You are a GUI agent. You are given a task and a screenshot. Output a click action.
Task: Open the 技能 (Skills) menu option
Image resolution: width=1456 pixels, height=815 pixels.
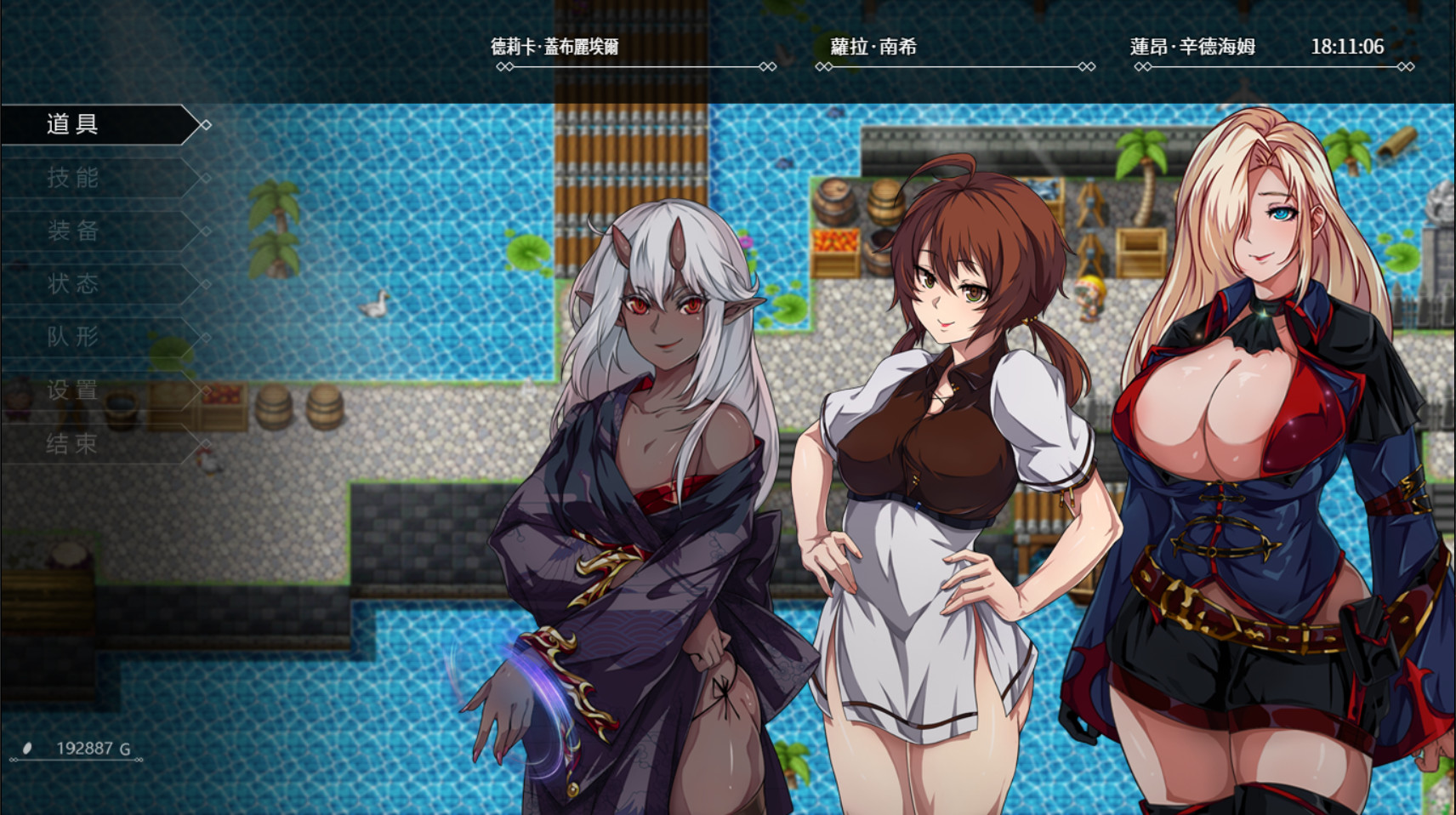72,178
